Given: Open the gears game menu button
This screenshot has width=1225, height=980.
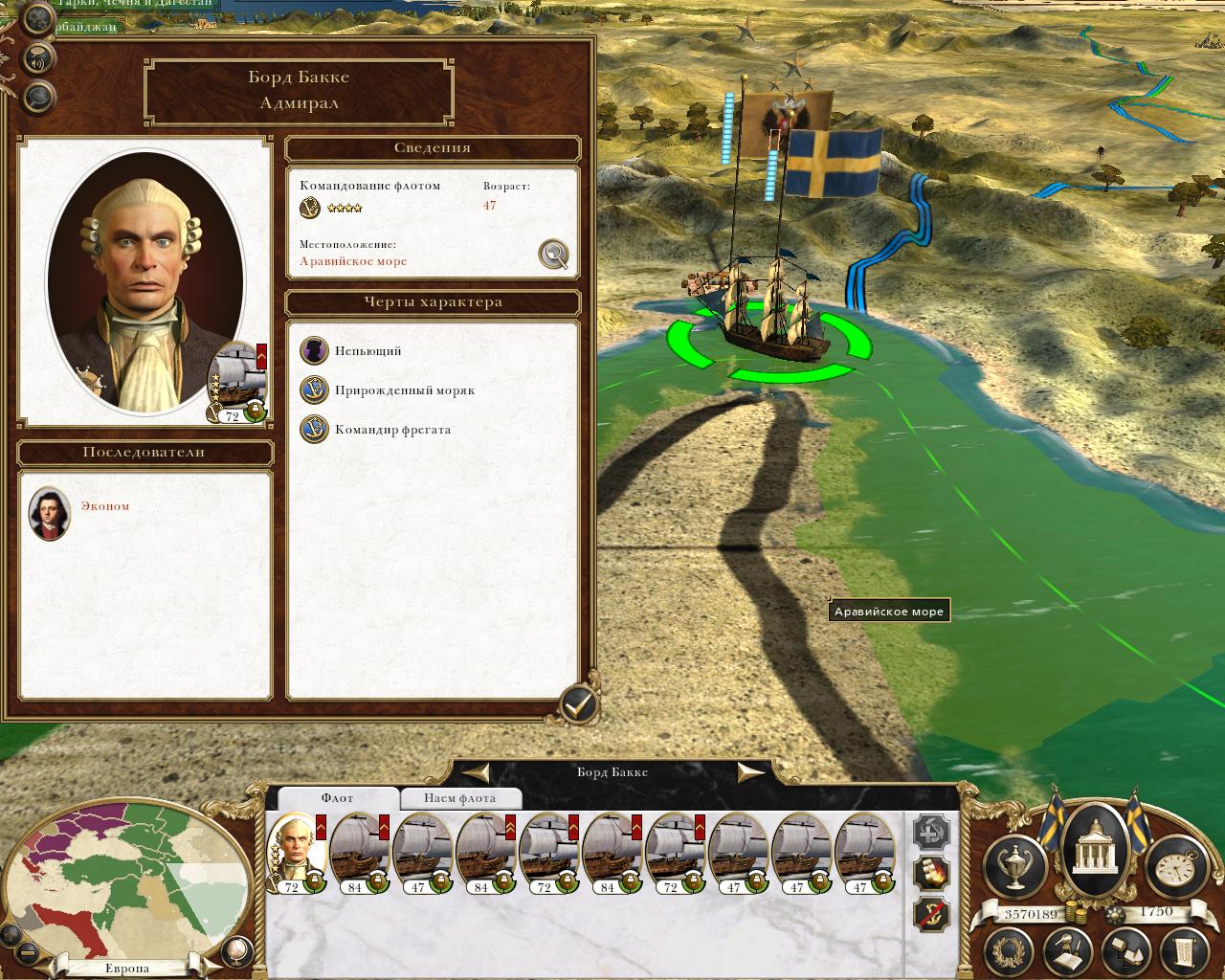Looking at the screenshot, I should (x=38, y=18).
